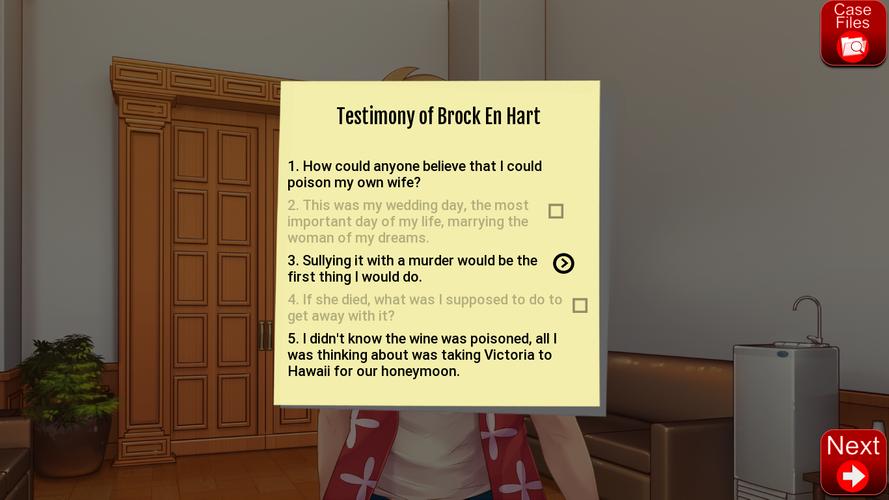Viewport: 889px width, 500px height.
Task: Select statement 1 about poisoning my own wife
Action: [414, 174]
